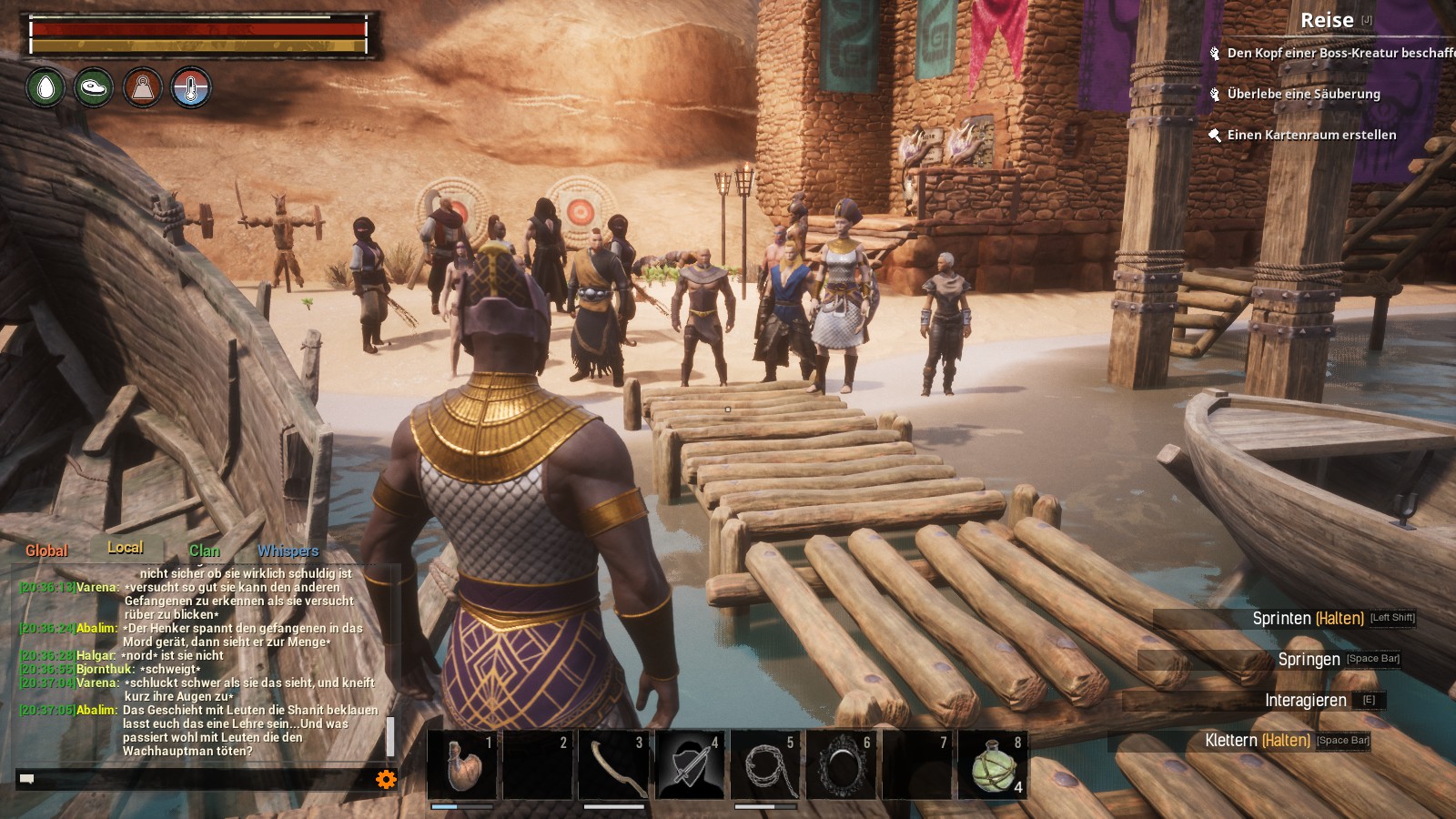Select the waterskin in hotbar slot 1
1456x819 pixels.
[x=463, y=764]
